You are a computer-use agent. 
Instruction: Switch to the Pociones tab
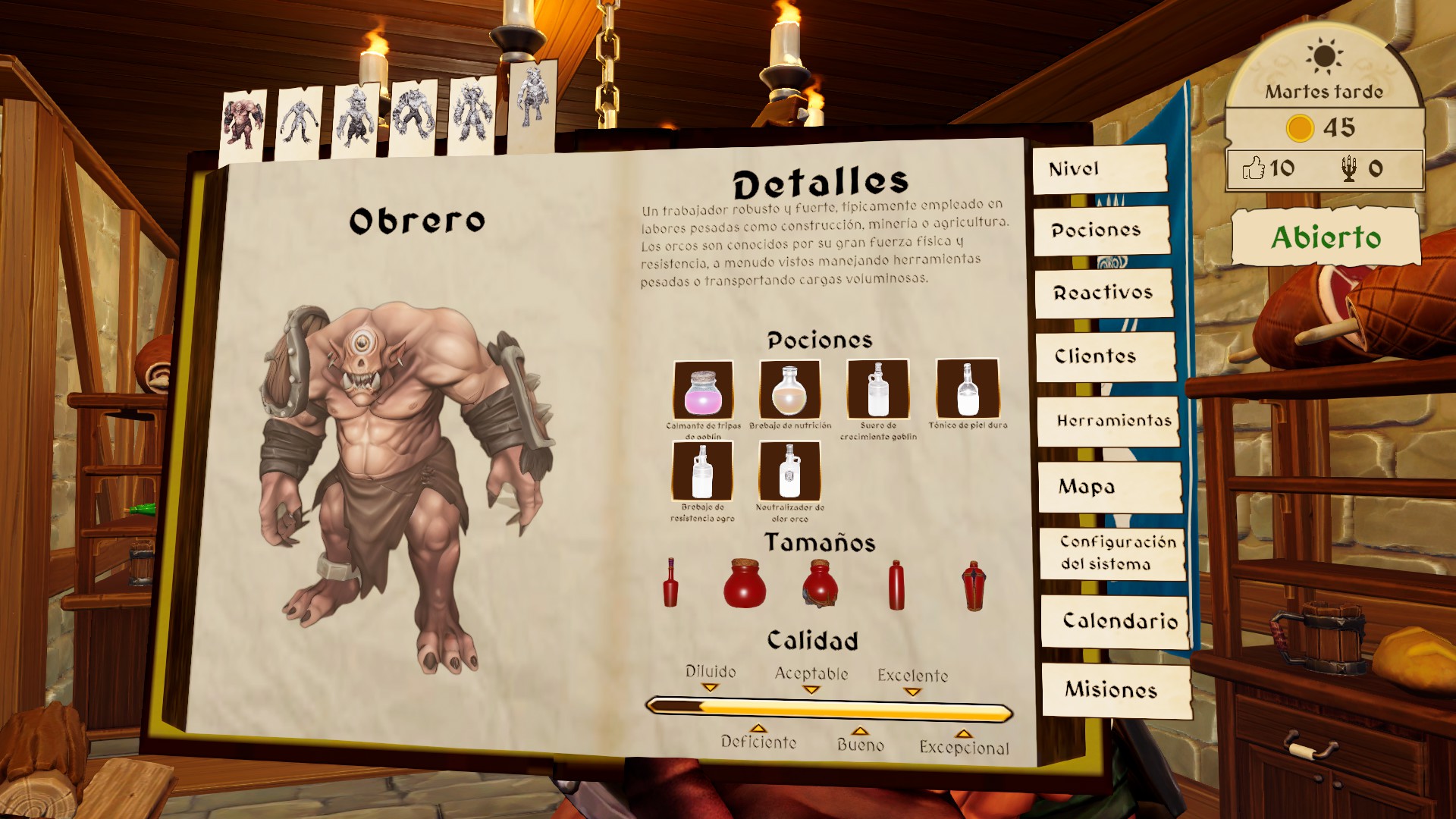point(1101,231)
